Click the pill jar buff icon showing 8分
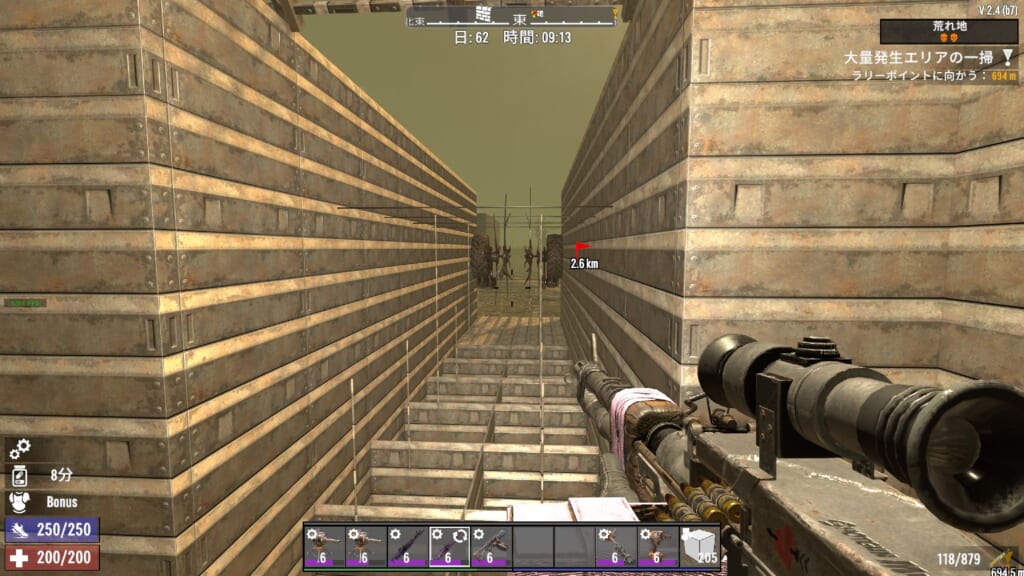Screen dimensions: 1024x576 [20, 476]
